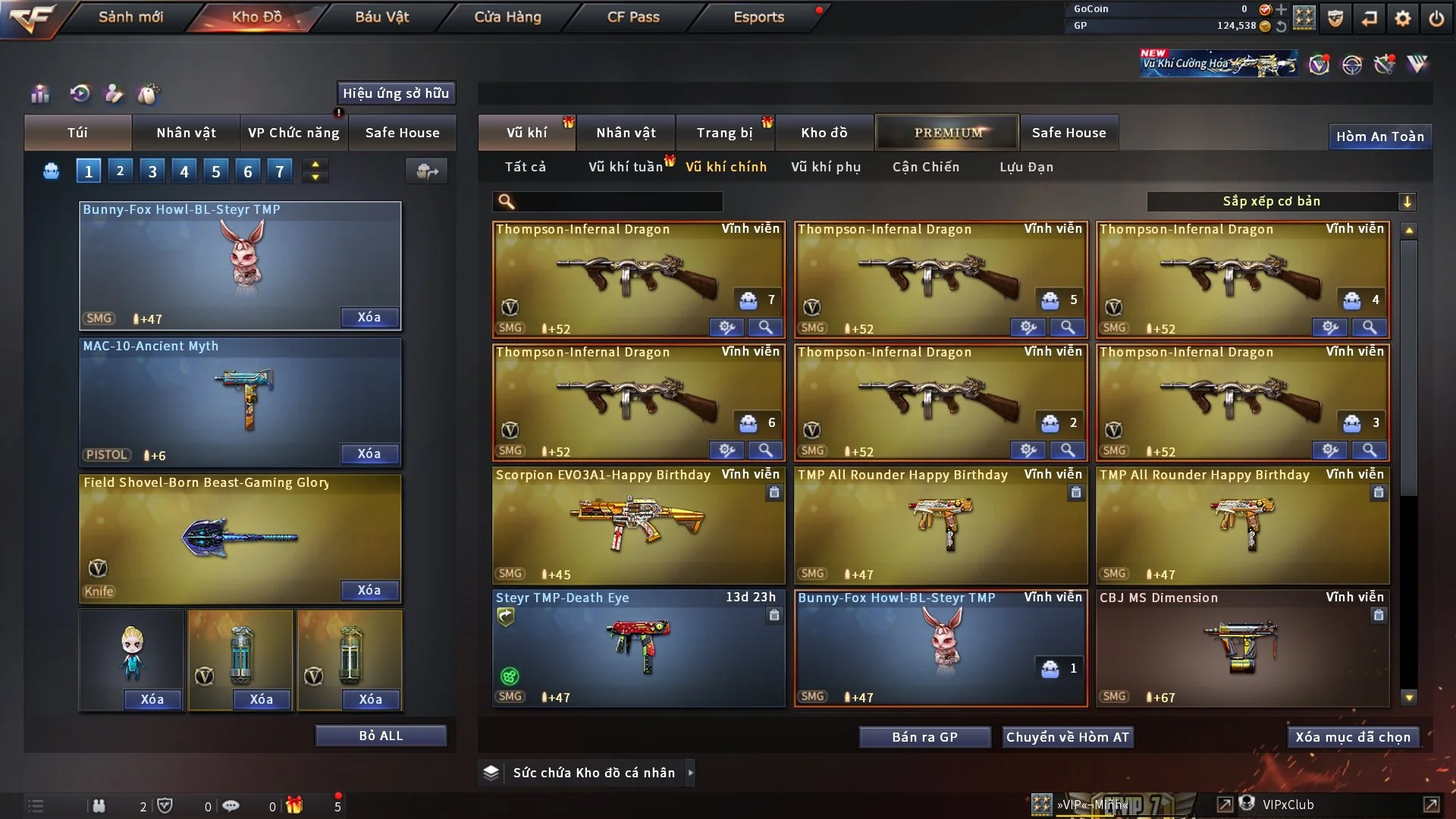Open settings with the gear icon
This screenshot has height=819, width=1456.
pyautogui.click(x=1403, y=18)
